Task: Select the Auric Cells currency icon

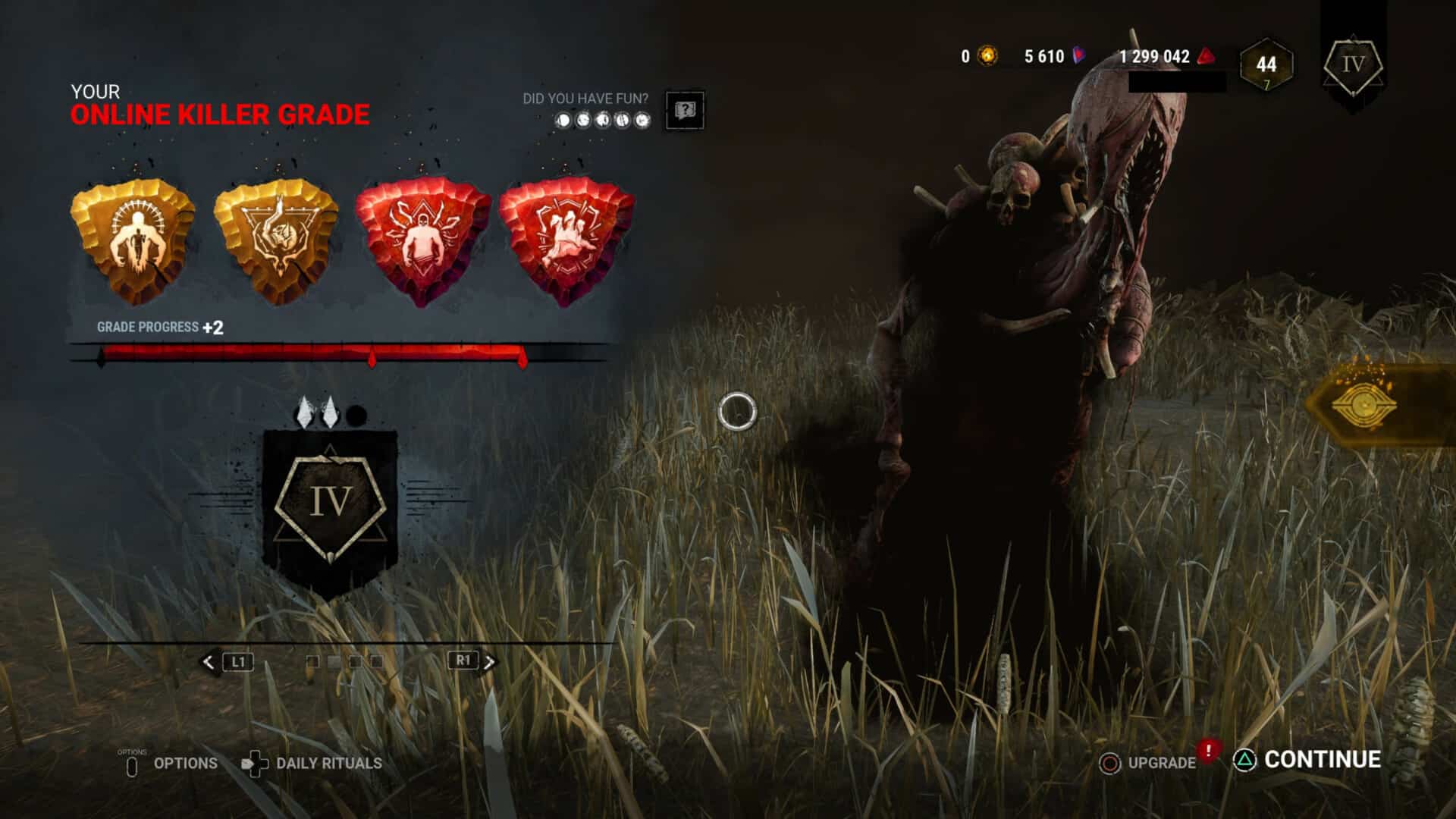Action: (987, 55)
